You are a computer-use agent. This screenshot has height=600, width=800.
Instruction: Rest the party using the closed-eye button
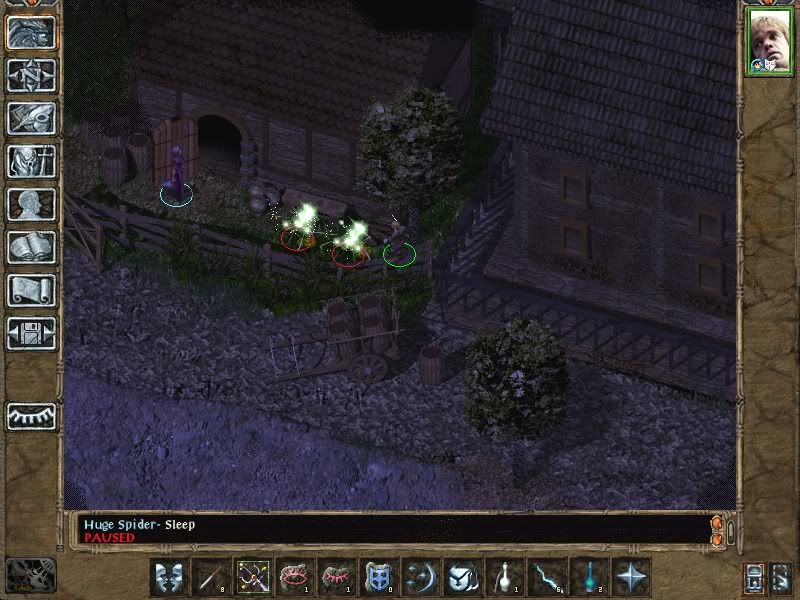pyautogui.click(x=31, y=415)
